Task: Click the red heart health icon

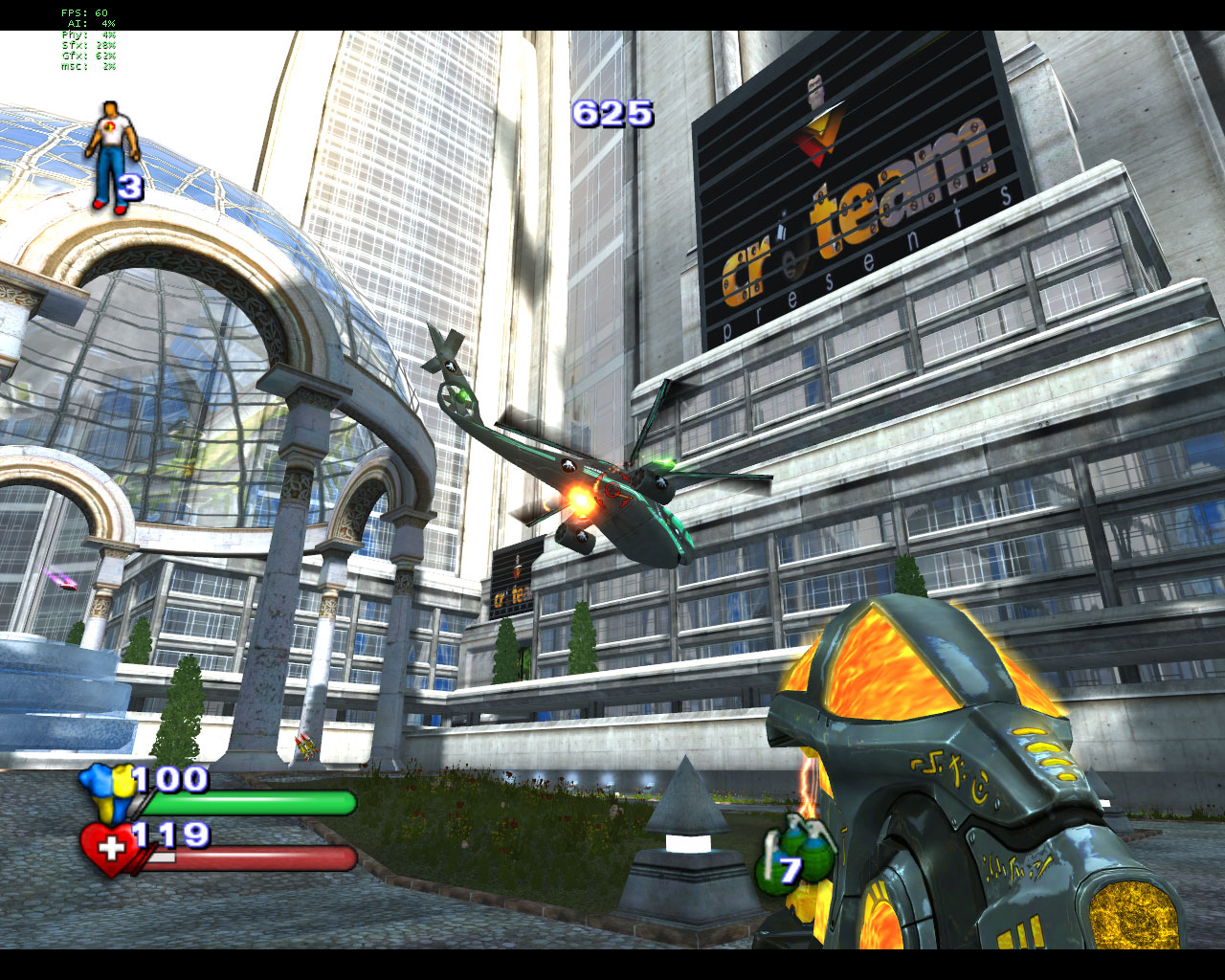Action: [x=109, y=849]
